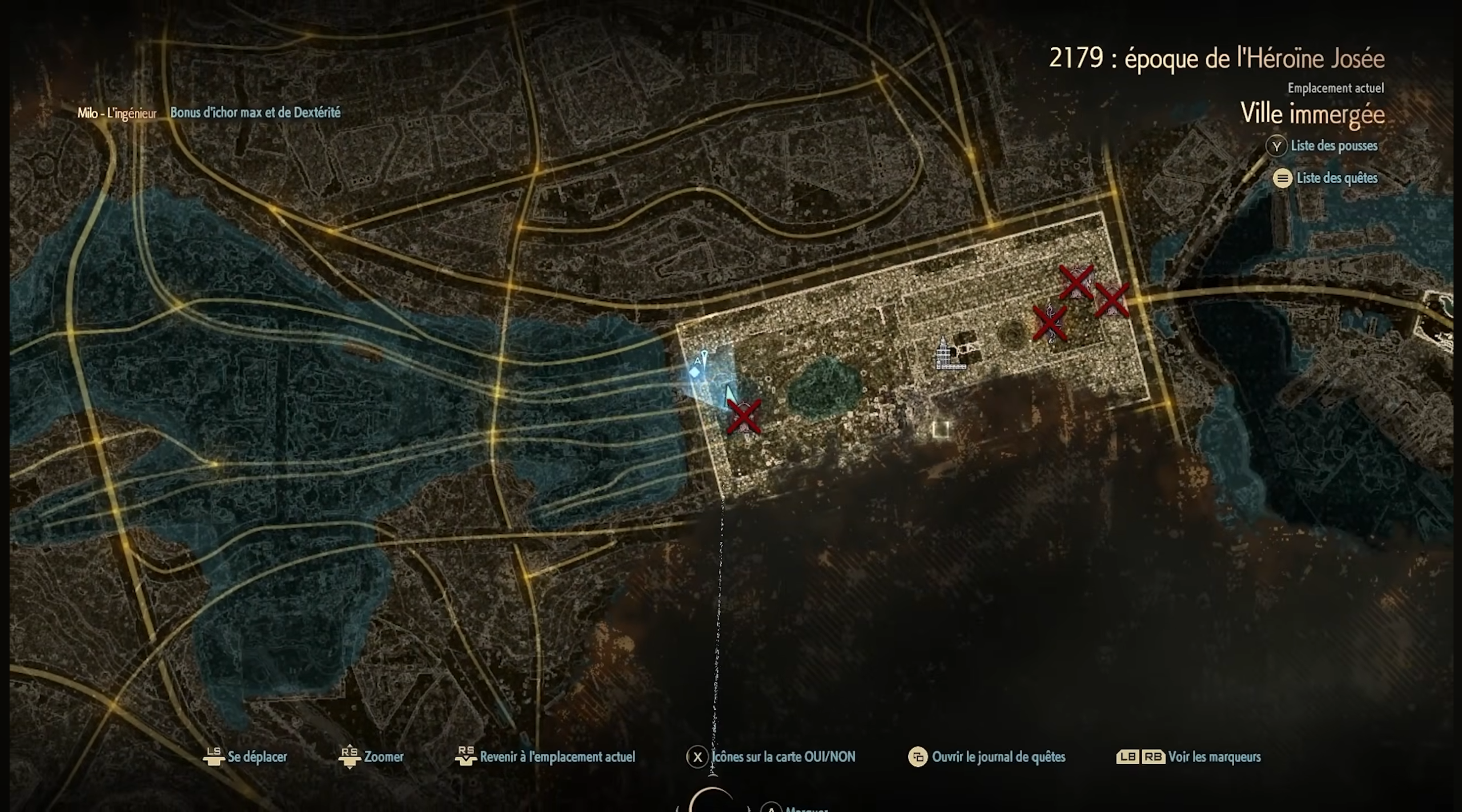The height and width of the screenshot is (812, 1462).
Task: Select the red X marker beside the player arrow
Action: 744,417
